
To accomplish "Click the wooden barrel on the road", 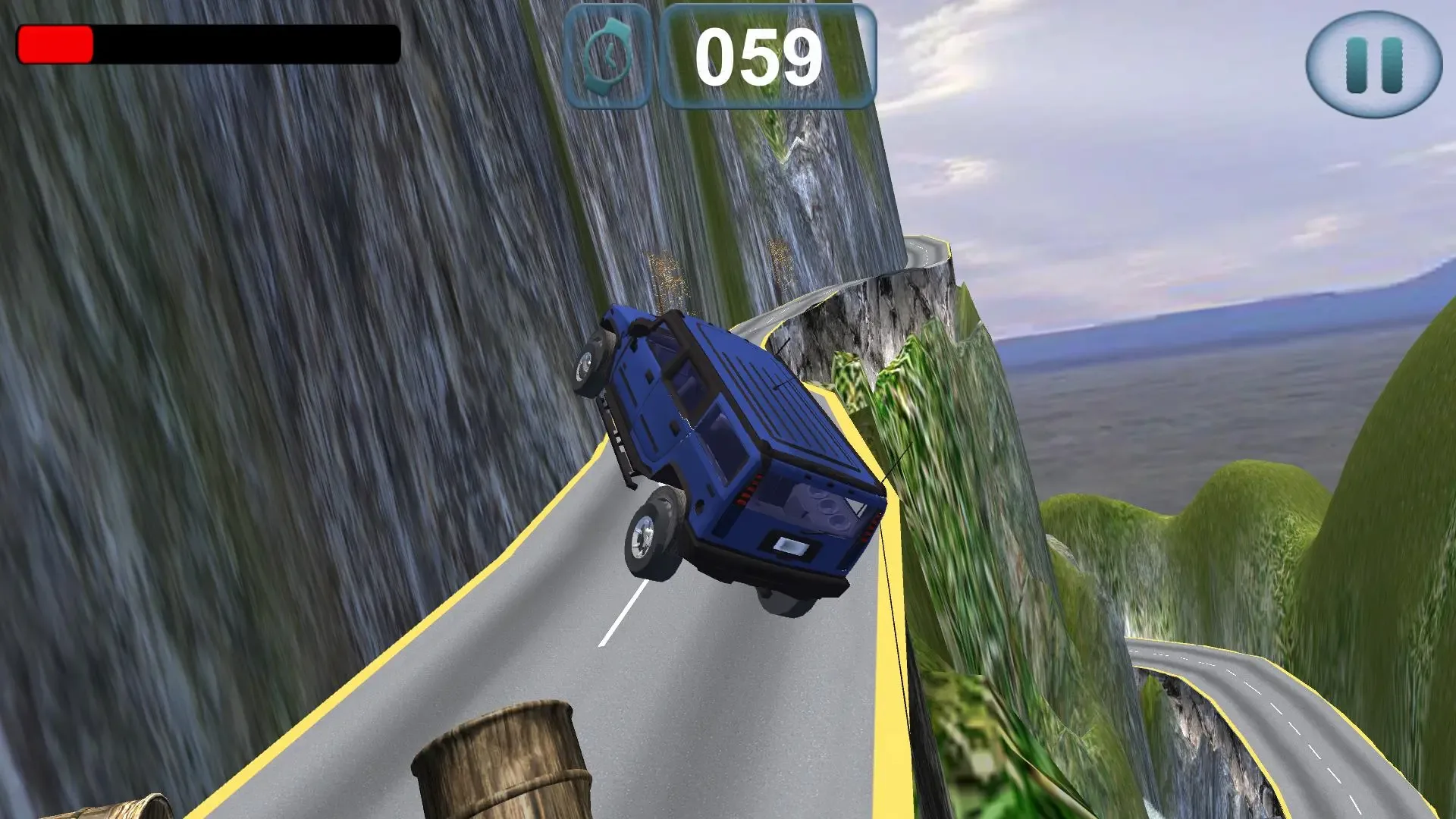I will [500, 766].
